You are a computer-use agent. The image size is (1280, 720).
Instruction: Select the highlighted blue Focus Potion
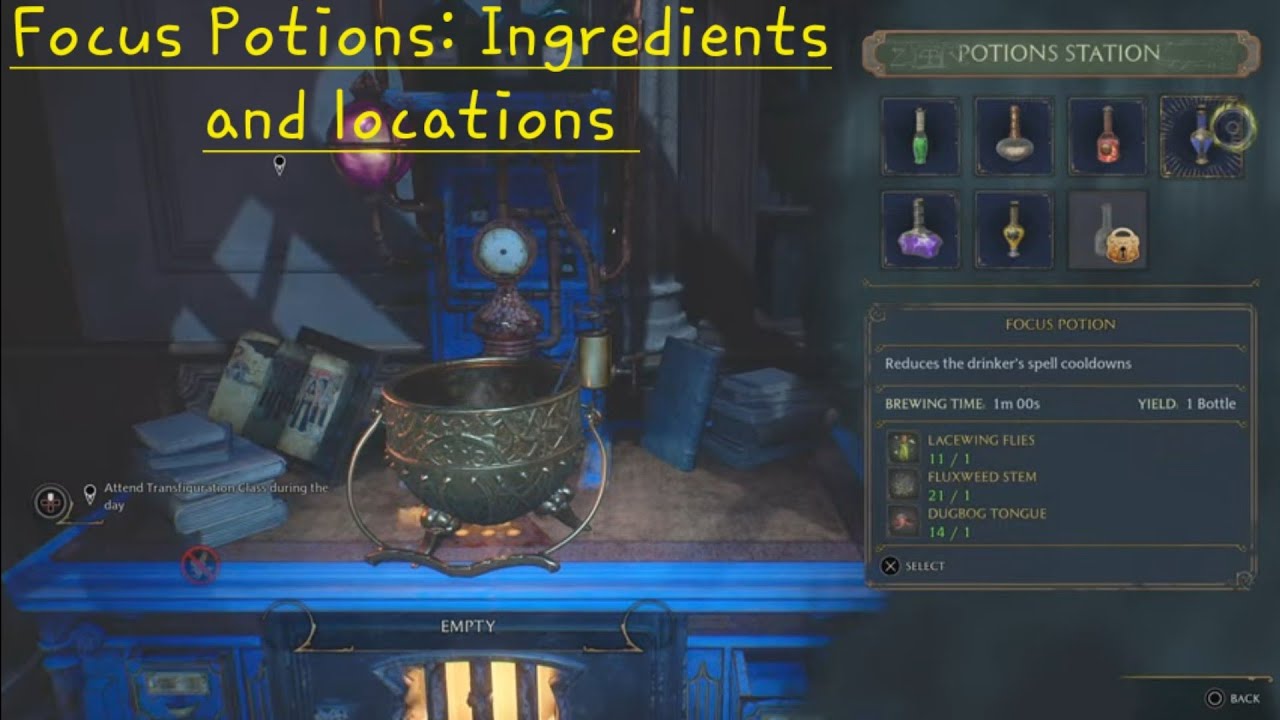[x=1200, y=135]
